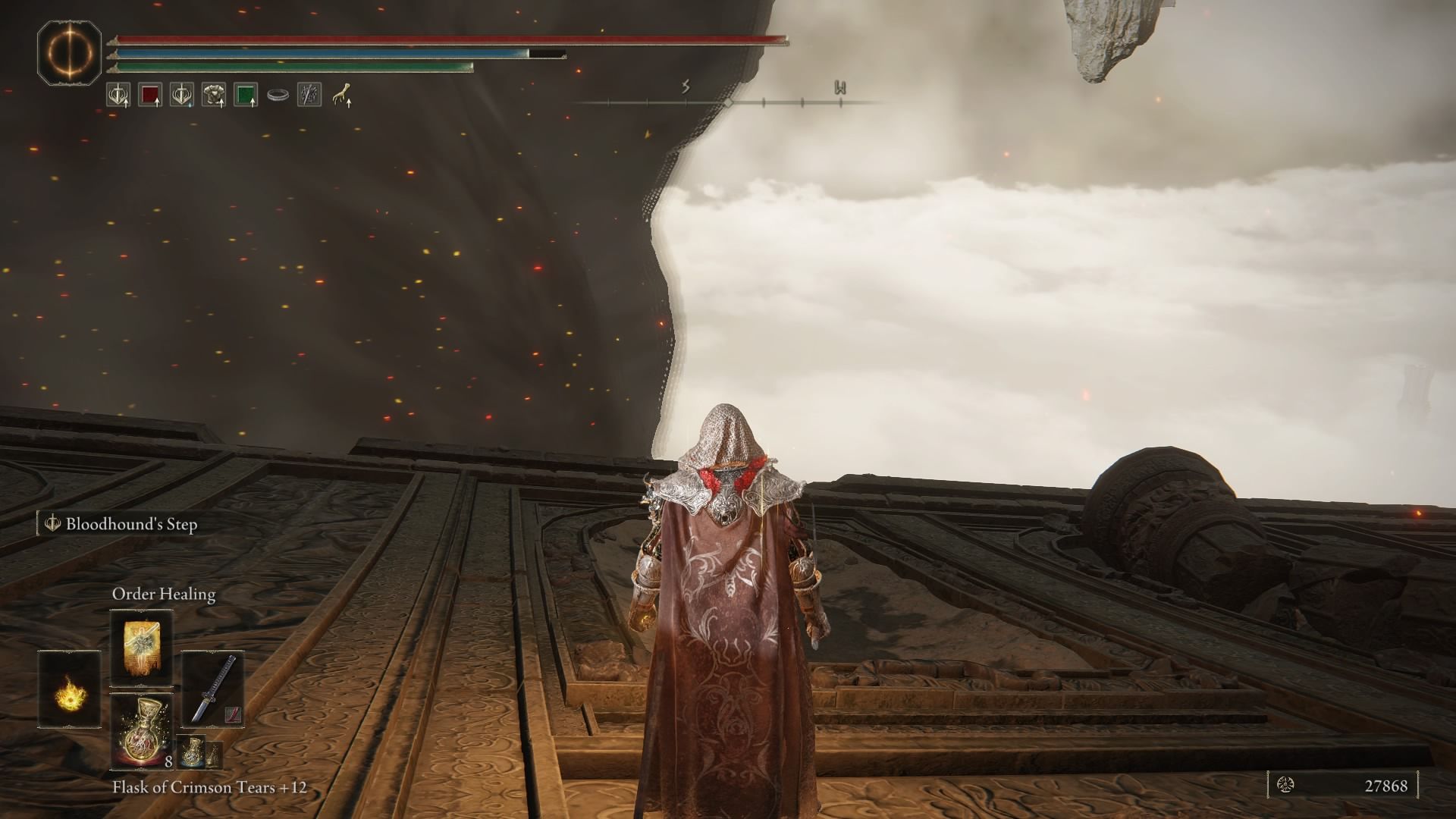Click the red square damage buff icon
The image size is (1456, 819).
pos(149,95)
